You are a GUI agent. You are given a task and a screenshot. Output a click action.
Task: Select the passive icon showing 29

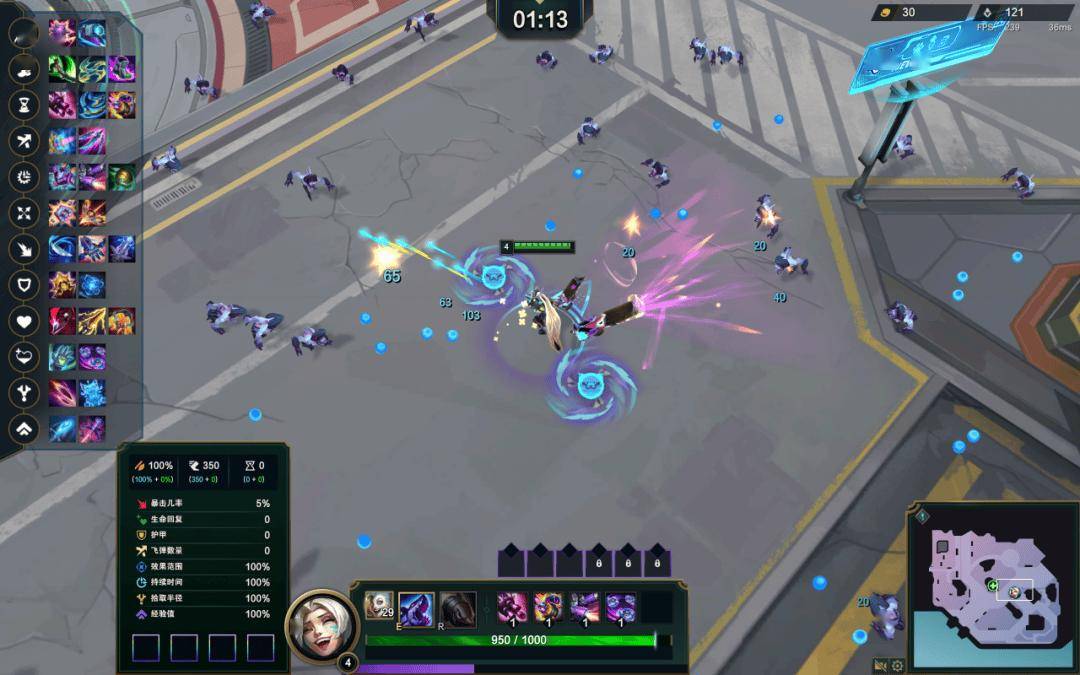[x=379, y=606]
